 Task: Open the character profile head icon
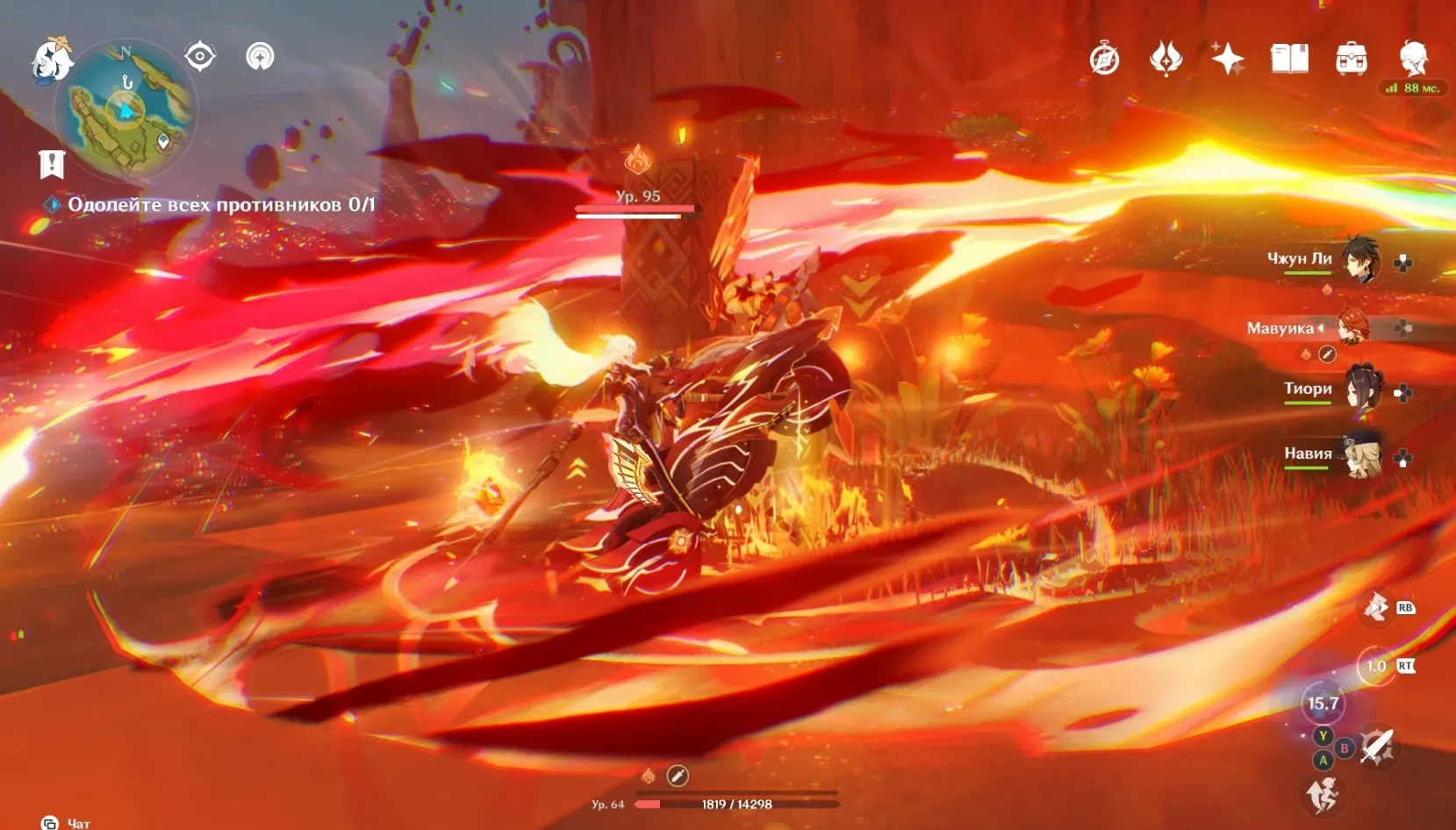click(x=1413, y=58)
